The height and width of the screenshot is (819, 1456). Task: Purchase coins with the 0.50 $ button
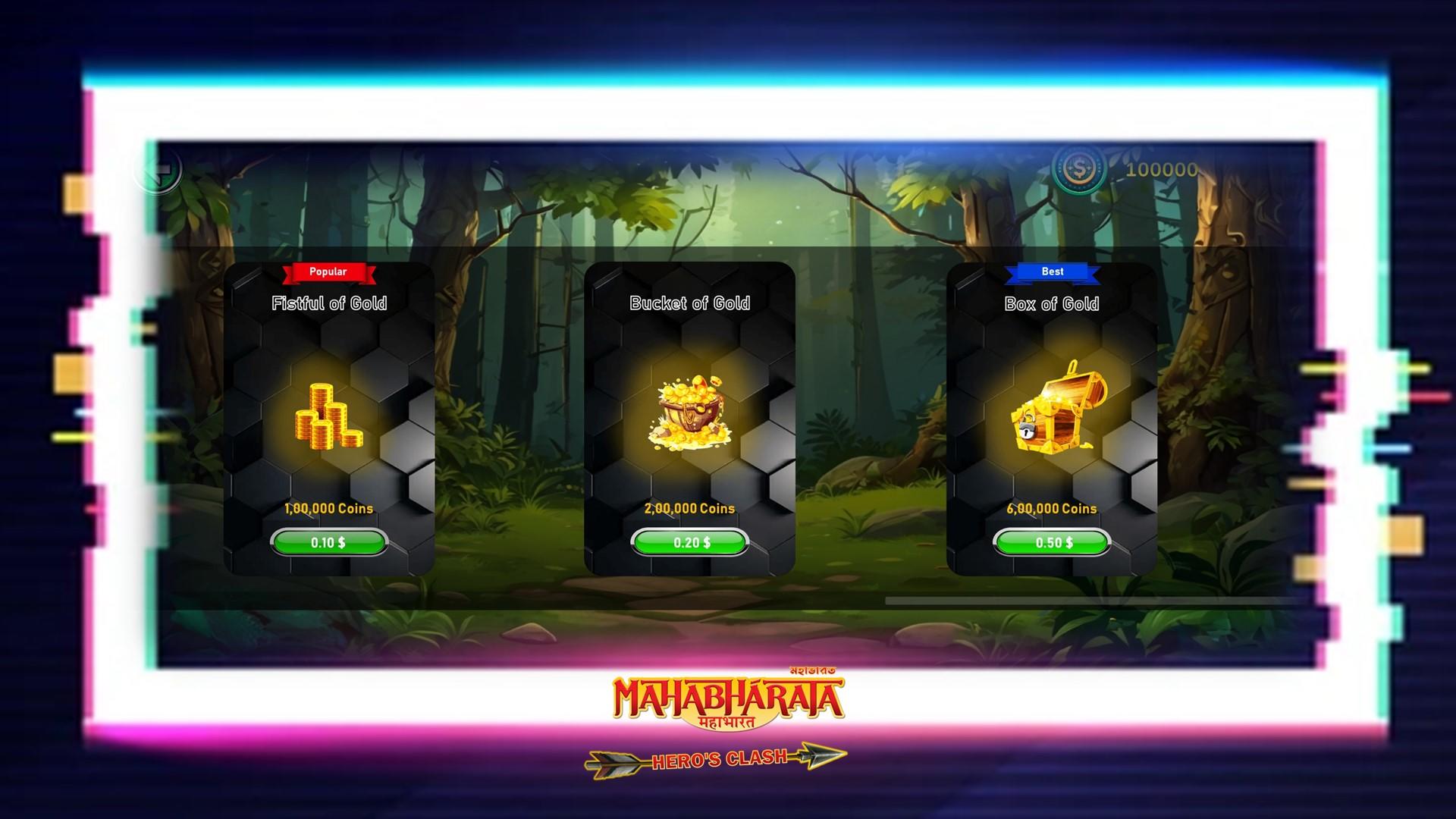coord(1053,541)
